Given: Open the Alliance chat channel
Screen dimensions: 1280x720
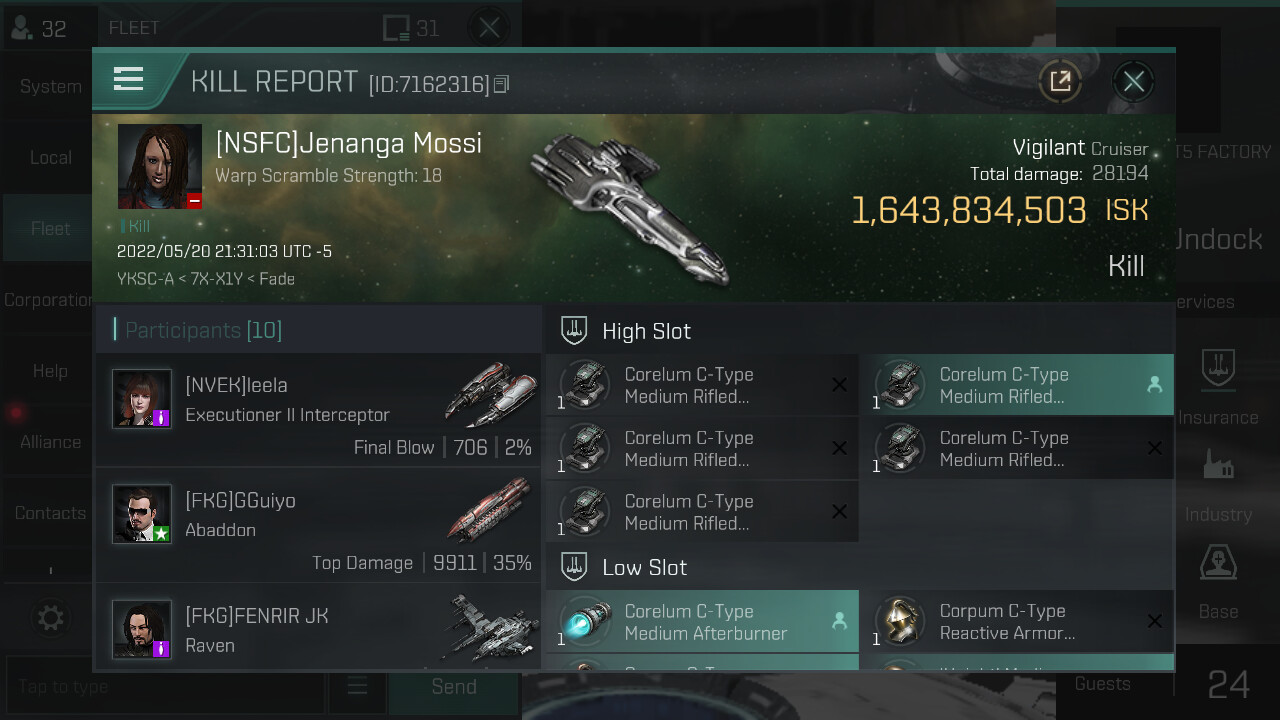Looking at the screenshot, I should point(50,442).
